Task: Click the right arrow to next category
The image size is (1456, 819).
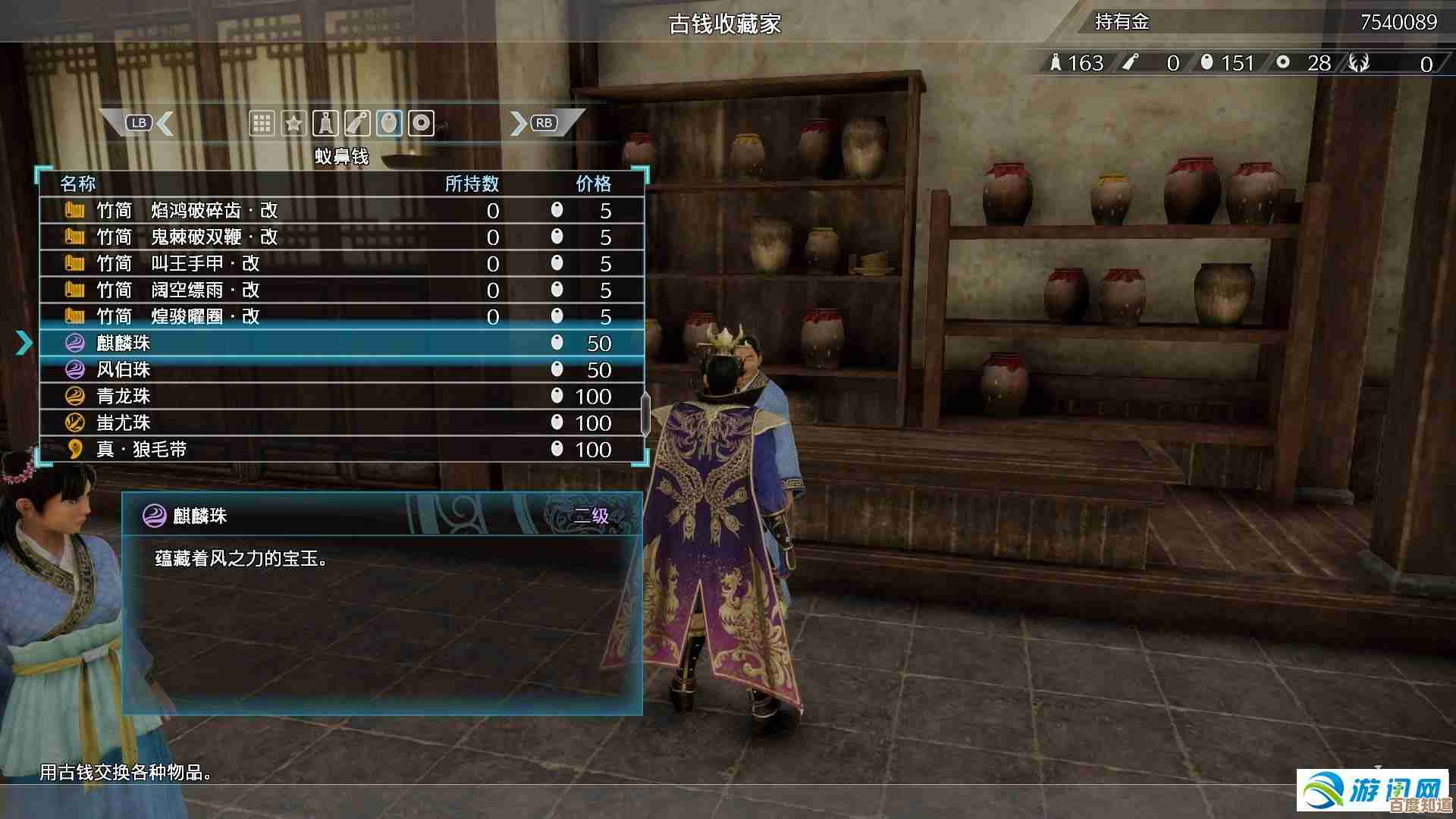Action: (x=519, y=123)
